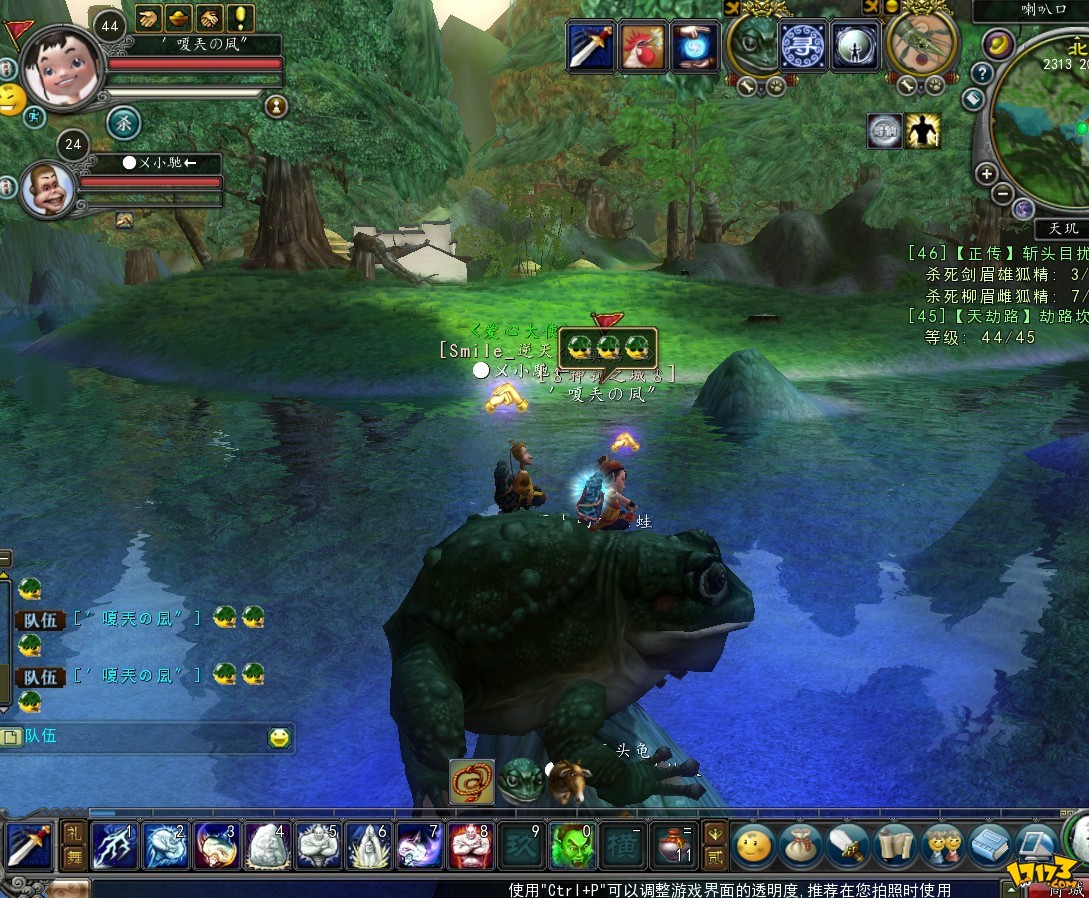Click the player's child portrait
The width and height of the screenshot is (1089, 898).
(62, 67)
